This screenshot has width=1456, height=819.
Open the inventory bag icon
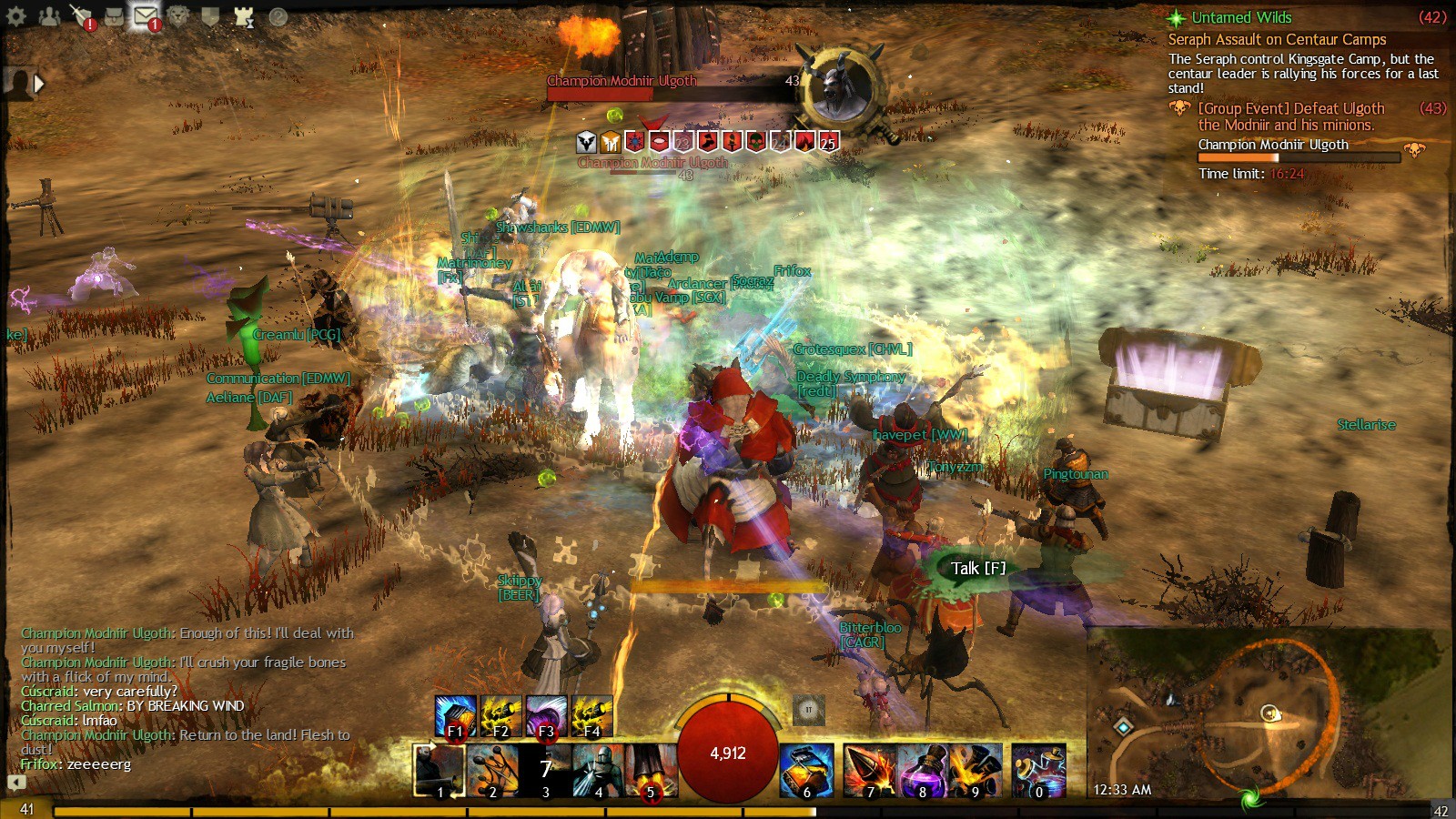tap(114, 16)
